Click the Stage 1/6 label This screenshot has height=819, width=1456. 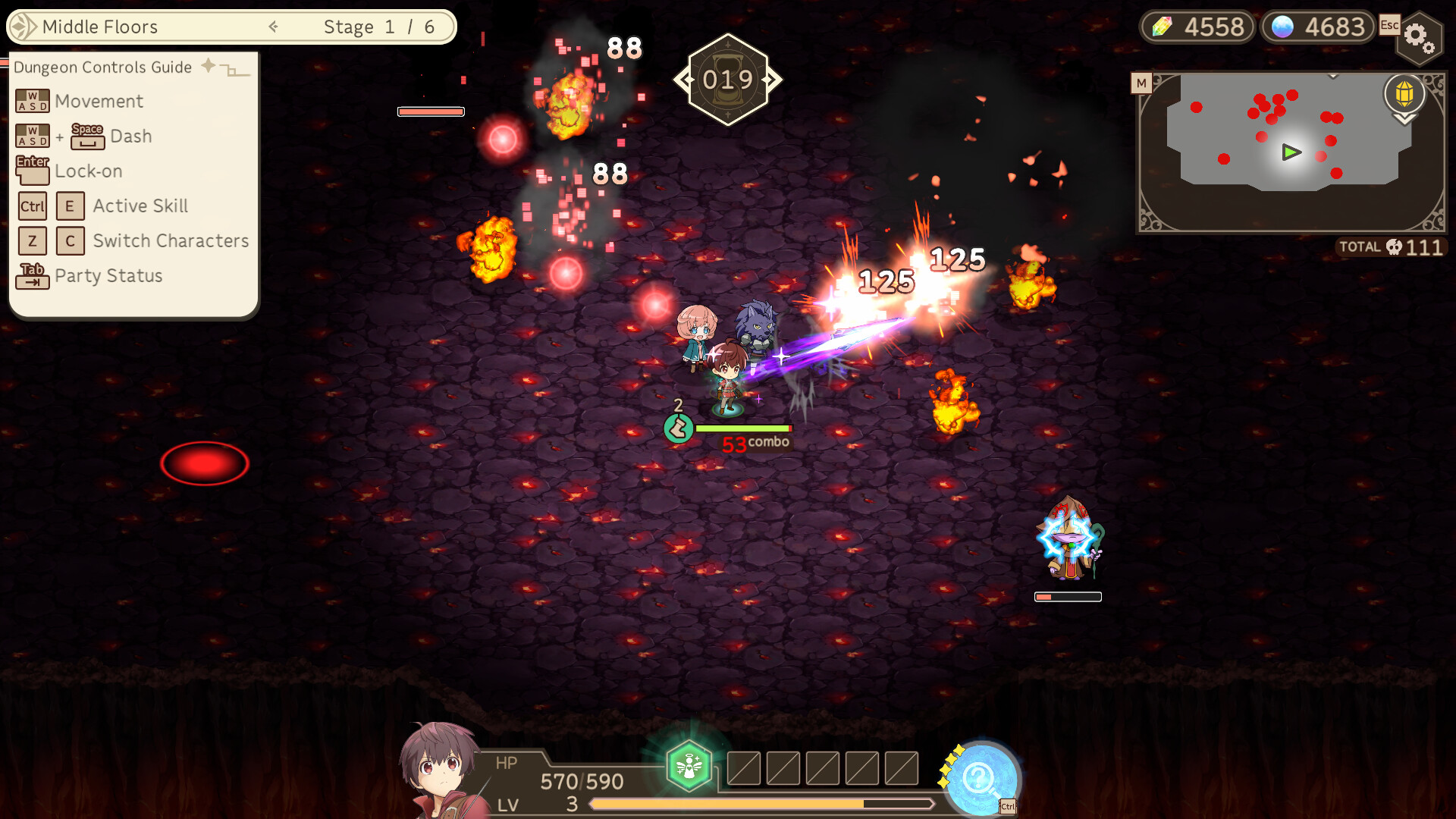tap(379, 27)
